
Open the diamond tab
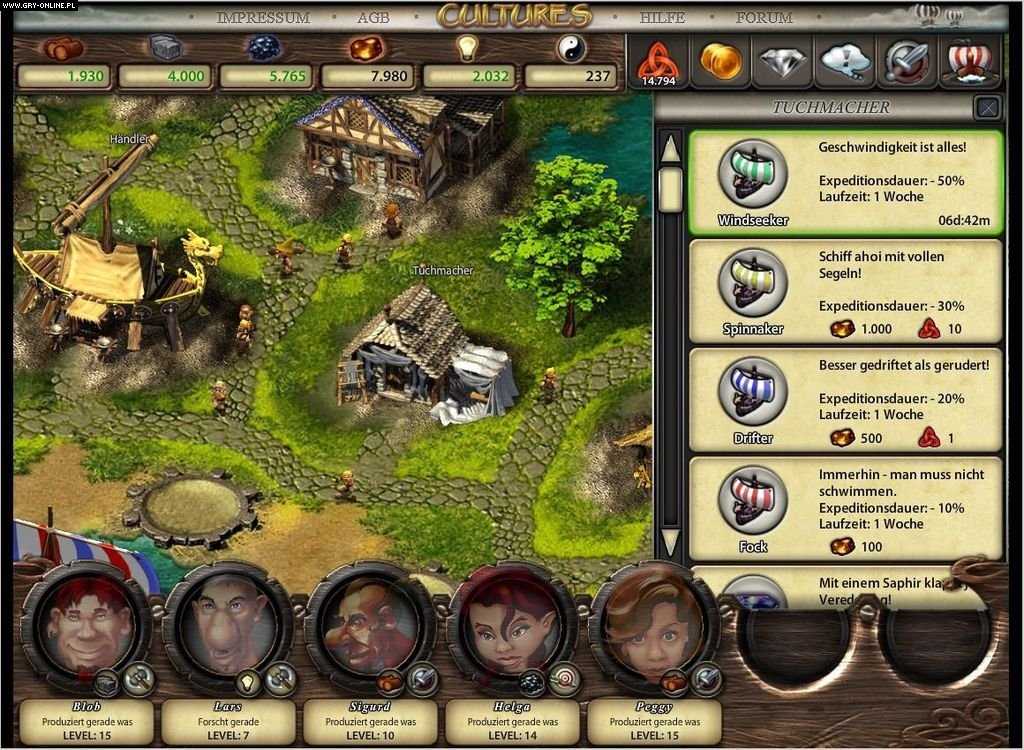[783, 62]
